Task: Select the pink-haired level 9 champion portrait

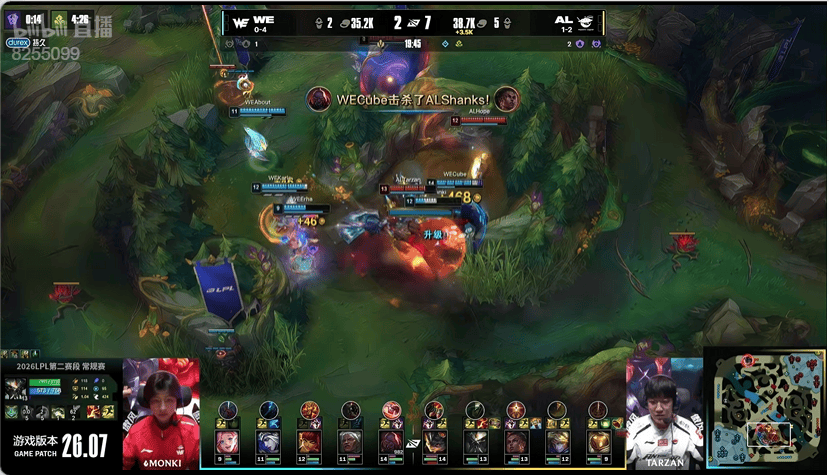Action: [228, 443]
